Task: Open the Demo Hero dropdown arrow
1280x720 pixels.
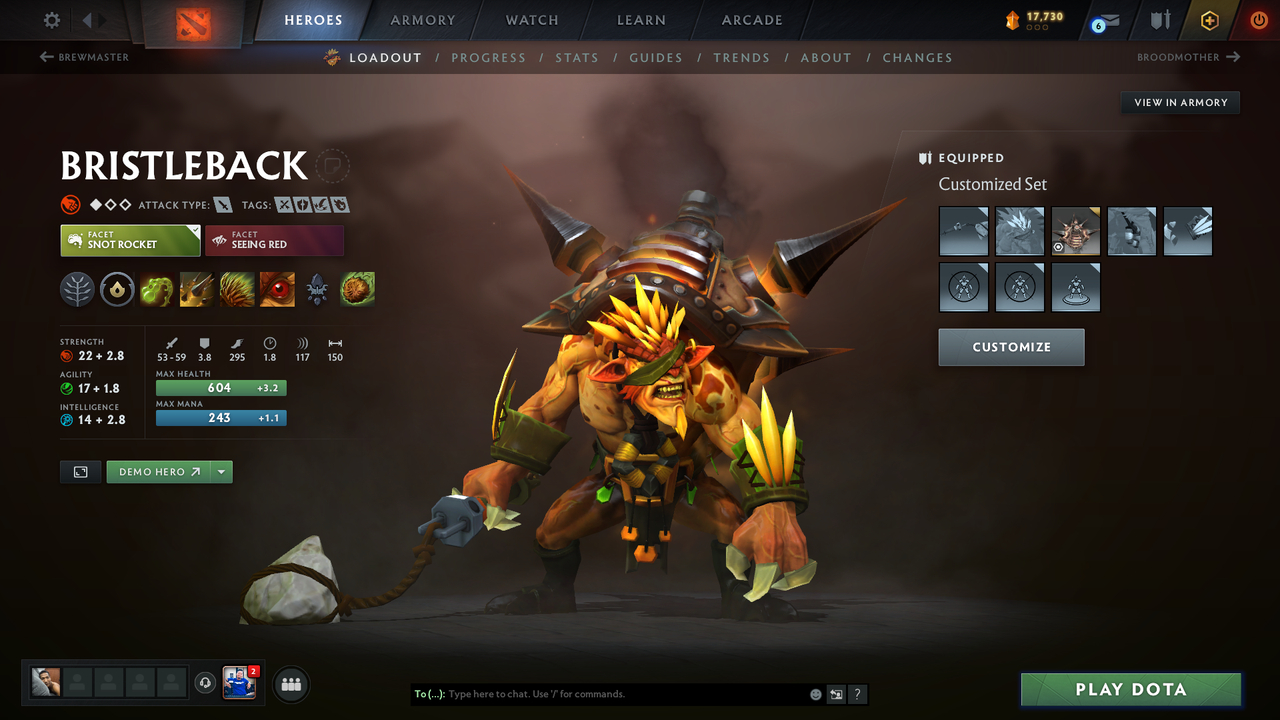Action: tap(222, 471)
